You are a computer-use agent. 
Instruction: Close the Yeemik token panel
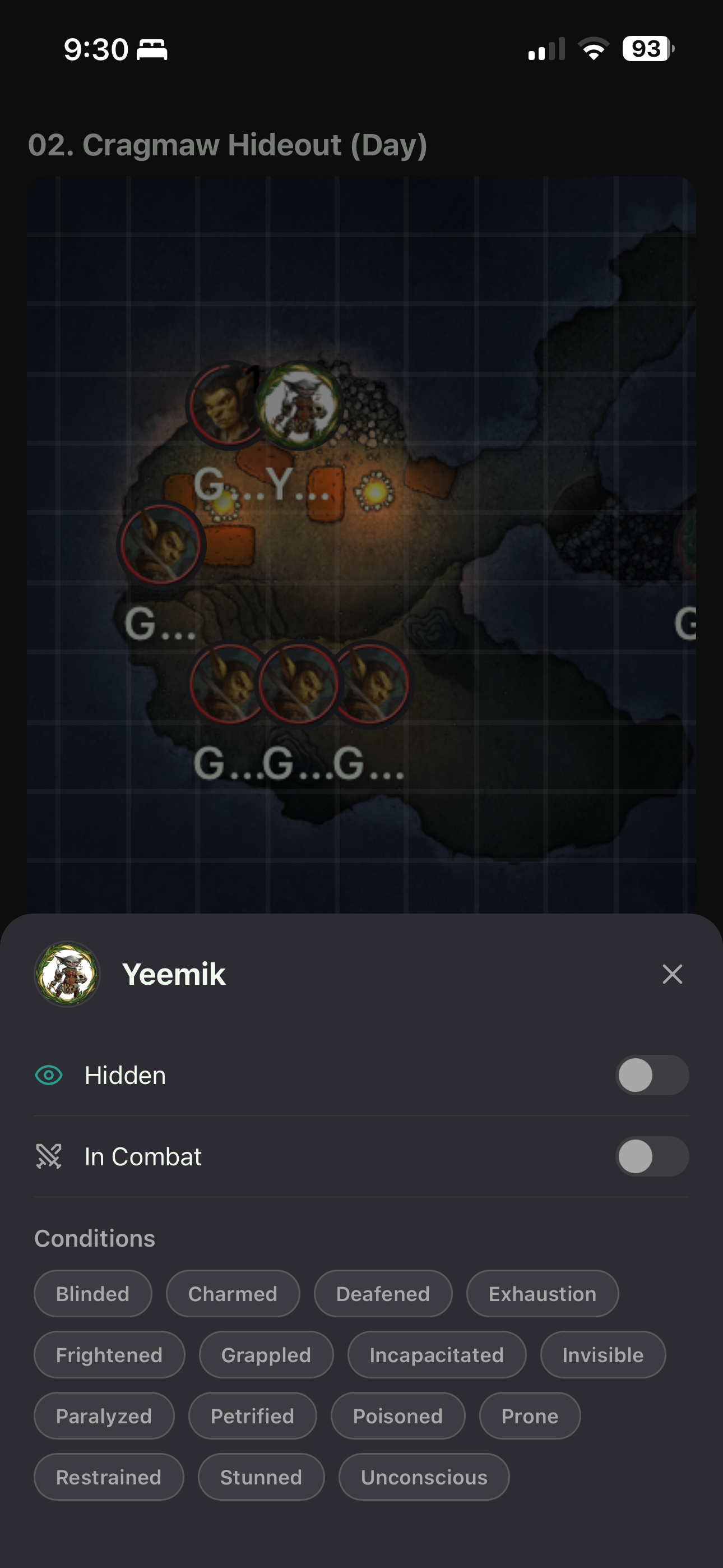click(x=672, y=974)
